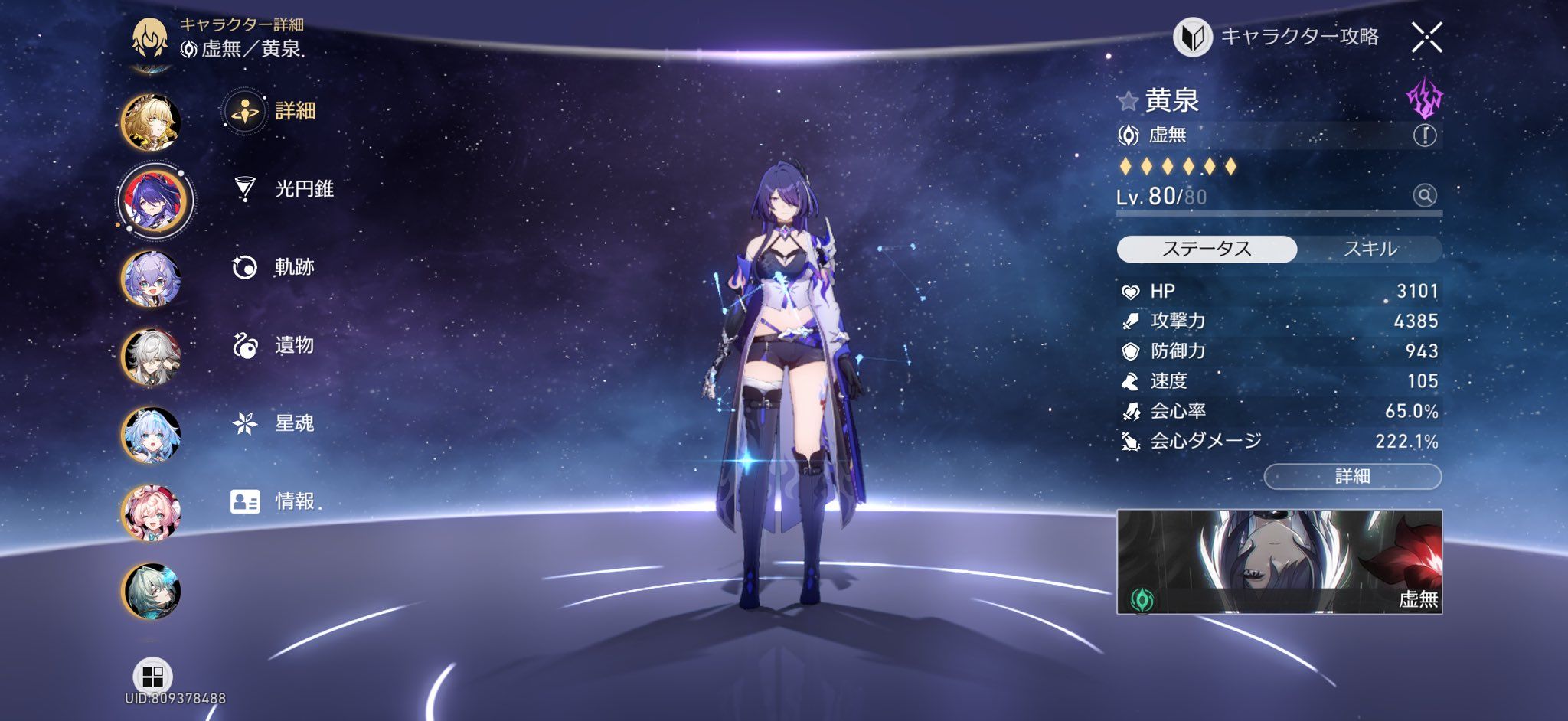Choose the light-blue-haired character portrait
The width and height of the screenshot is (1568, 721).
[152, 435]
